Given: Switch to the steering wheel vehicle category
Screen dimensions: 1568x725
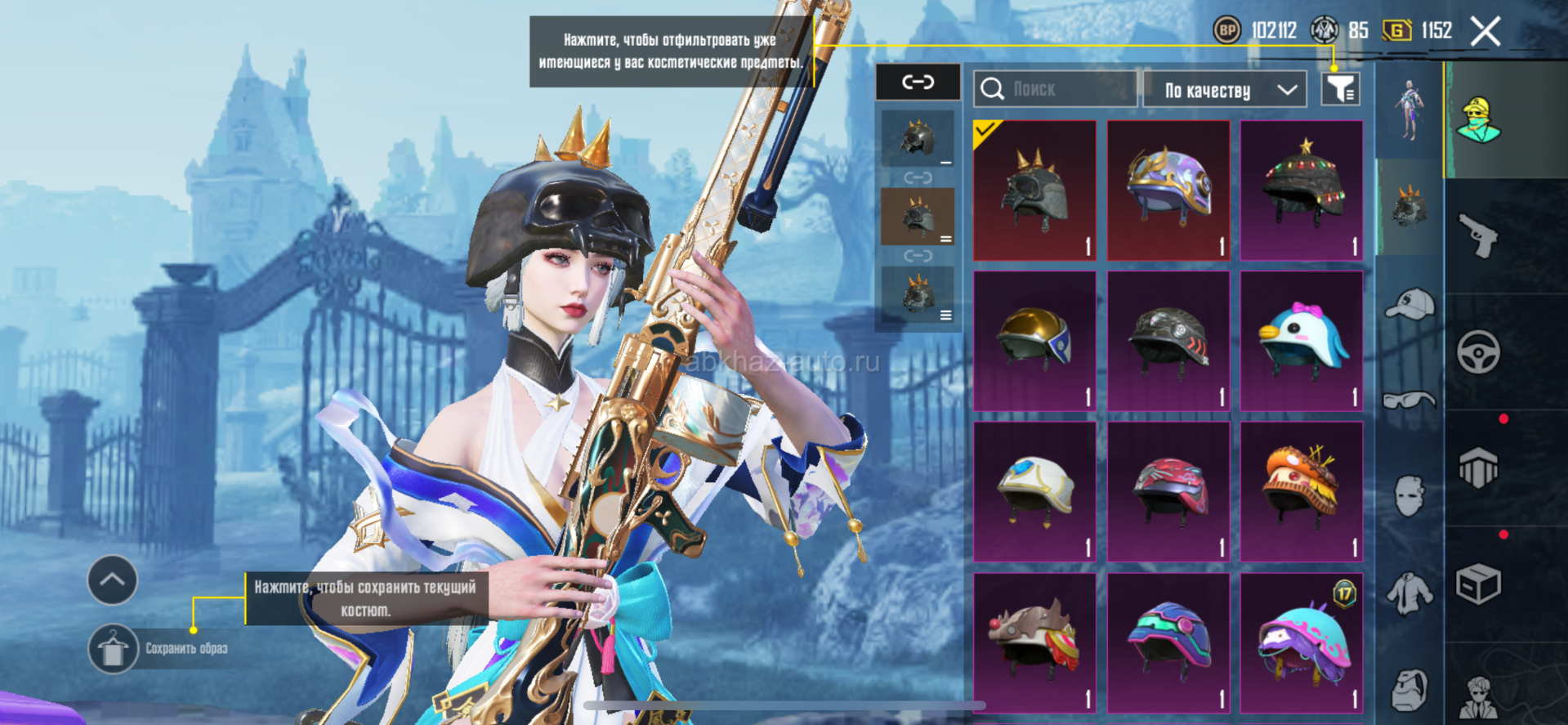Looking at the screenshot, I should click(1478, 352).
